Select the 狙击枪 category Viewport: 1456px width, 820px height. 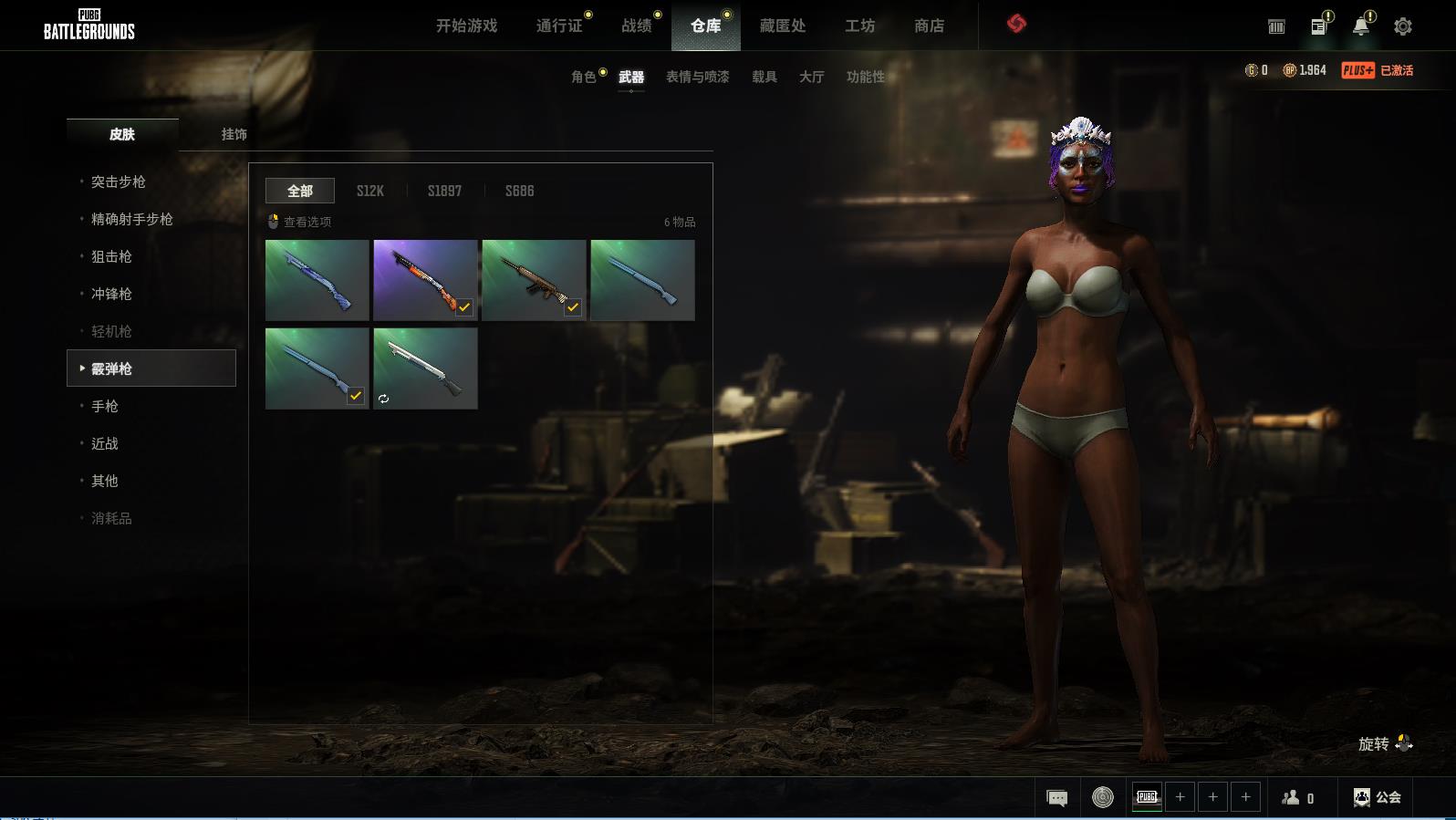click(111, 256)
